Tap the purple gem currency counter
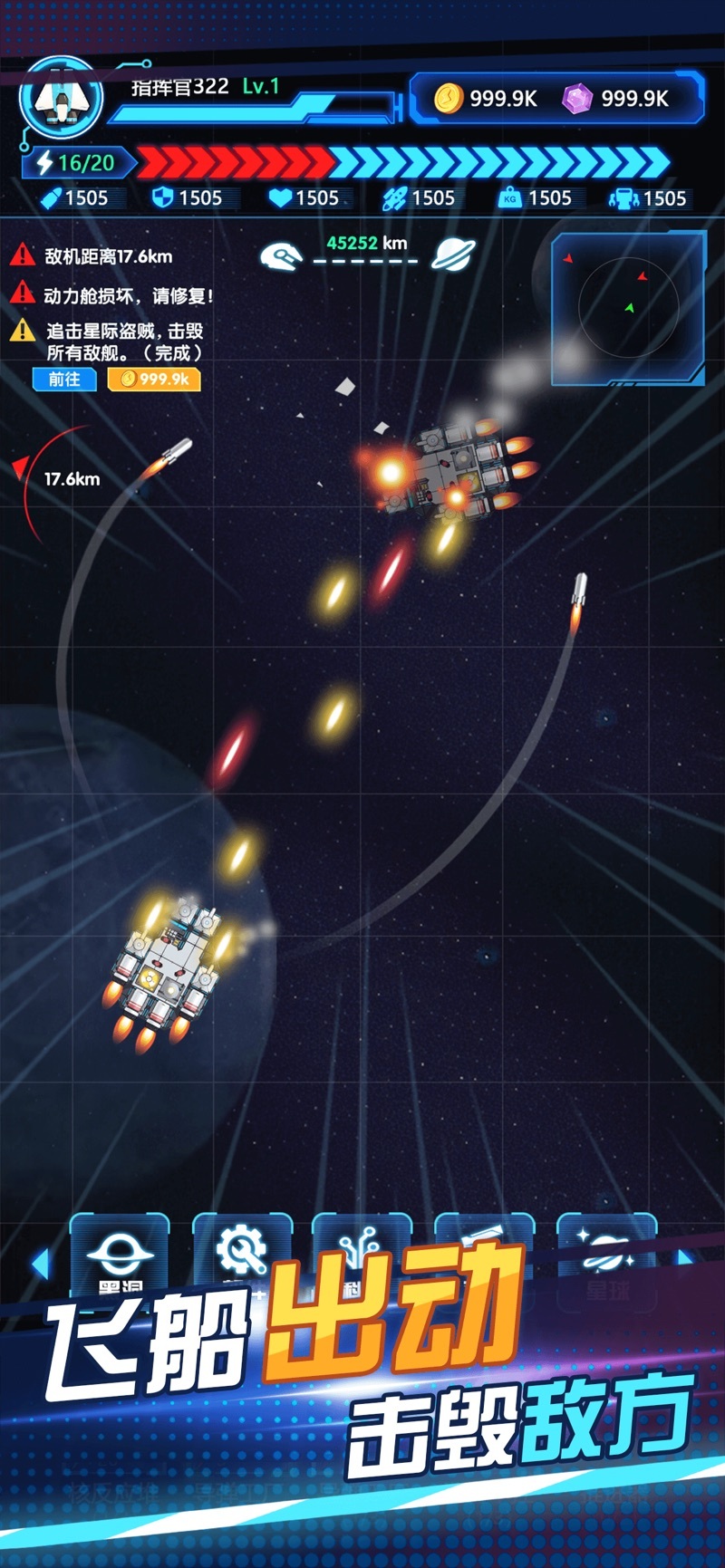Image resolution: width=725 pixels, height=1568 pixels. click(x=617, y=98)
